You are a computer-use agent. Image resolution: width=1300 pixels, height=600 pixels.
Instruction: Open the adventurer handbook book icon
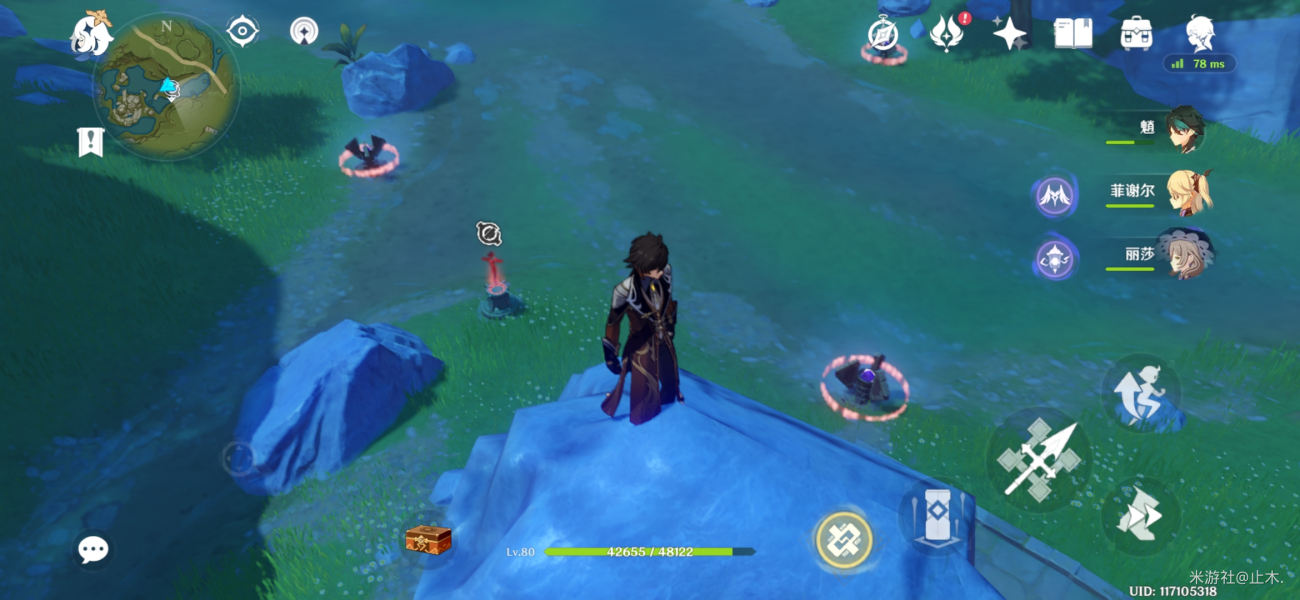tap(1073, 34)
